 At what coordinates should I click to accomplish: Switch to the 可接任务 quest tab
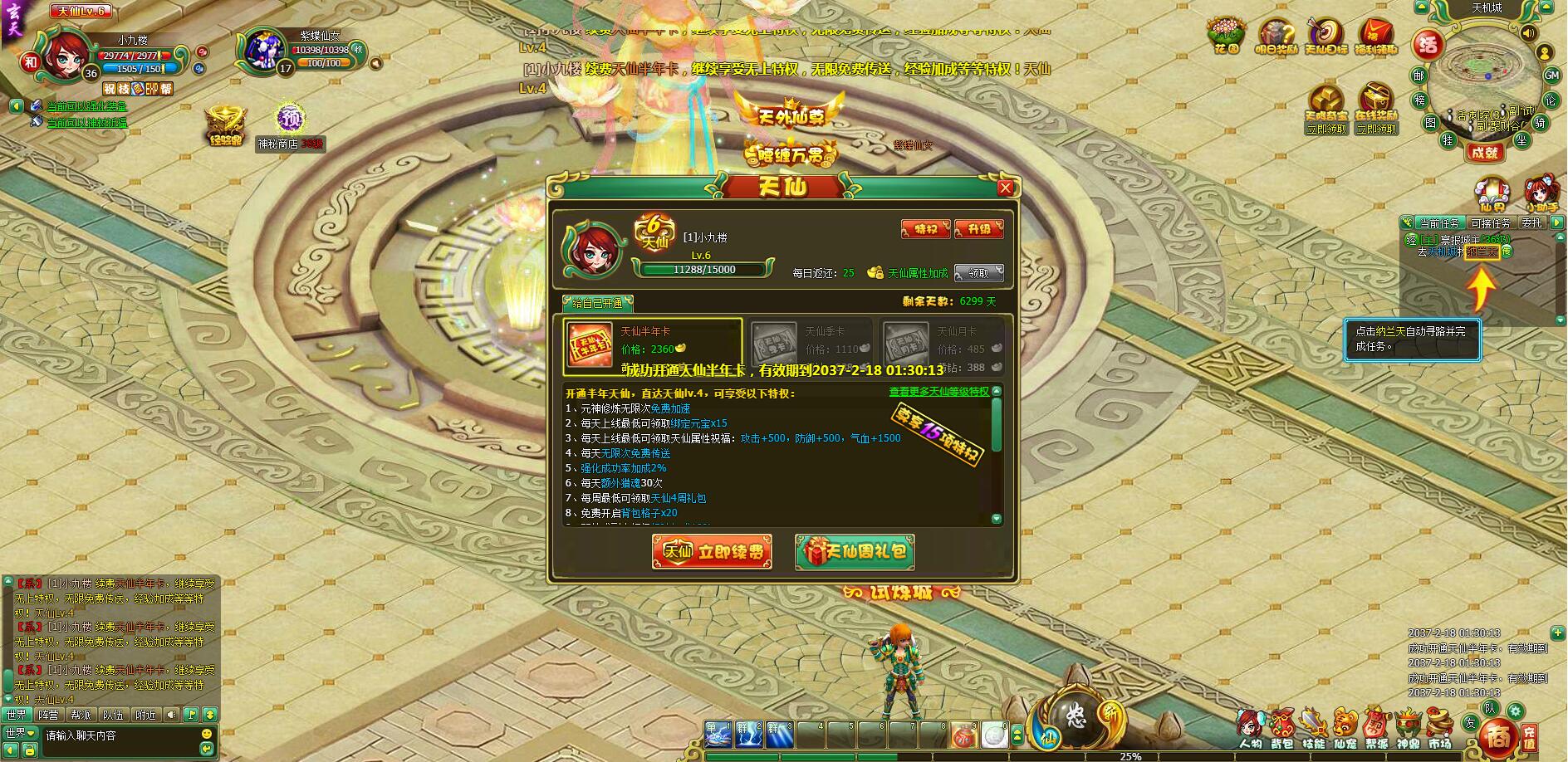pyautogui.click(x=1491, y=223)
